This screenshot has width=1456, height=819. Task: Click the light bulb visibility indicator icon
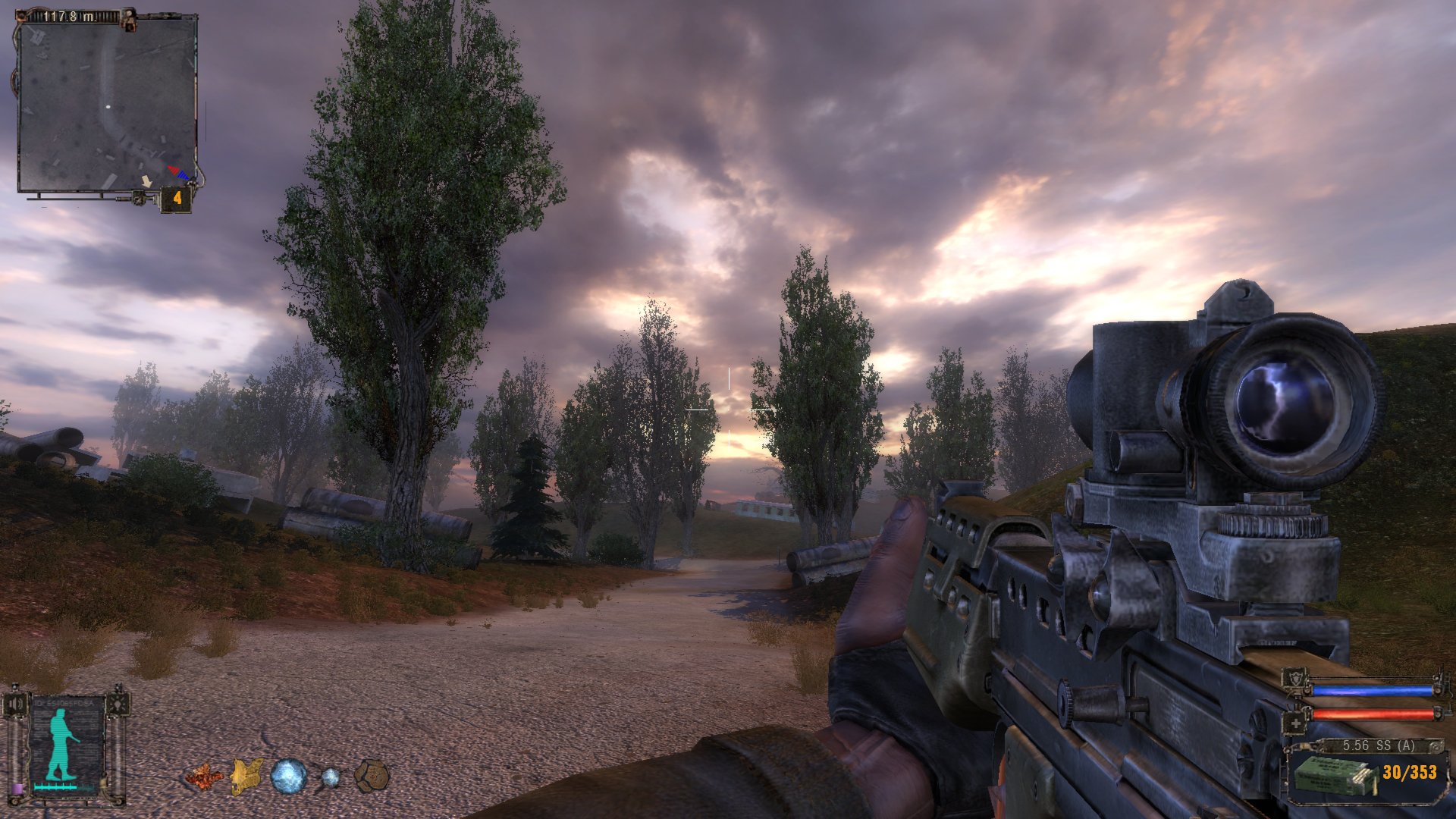click(118, 704)
